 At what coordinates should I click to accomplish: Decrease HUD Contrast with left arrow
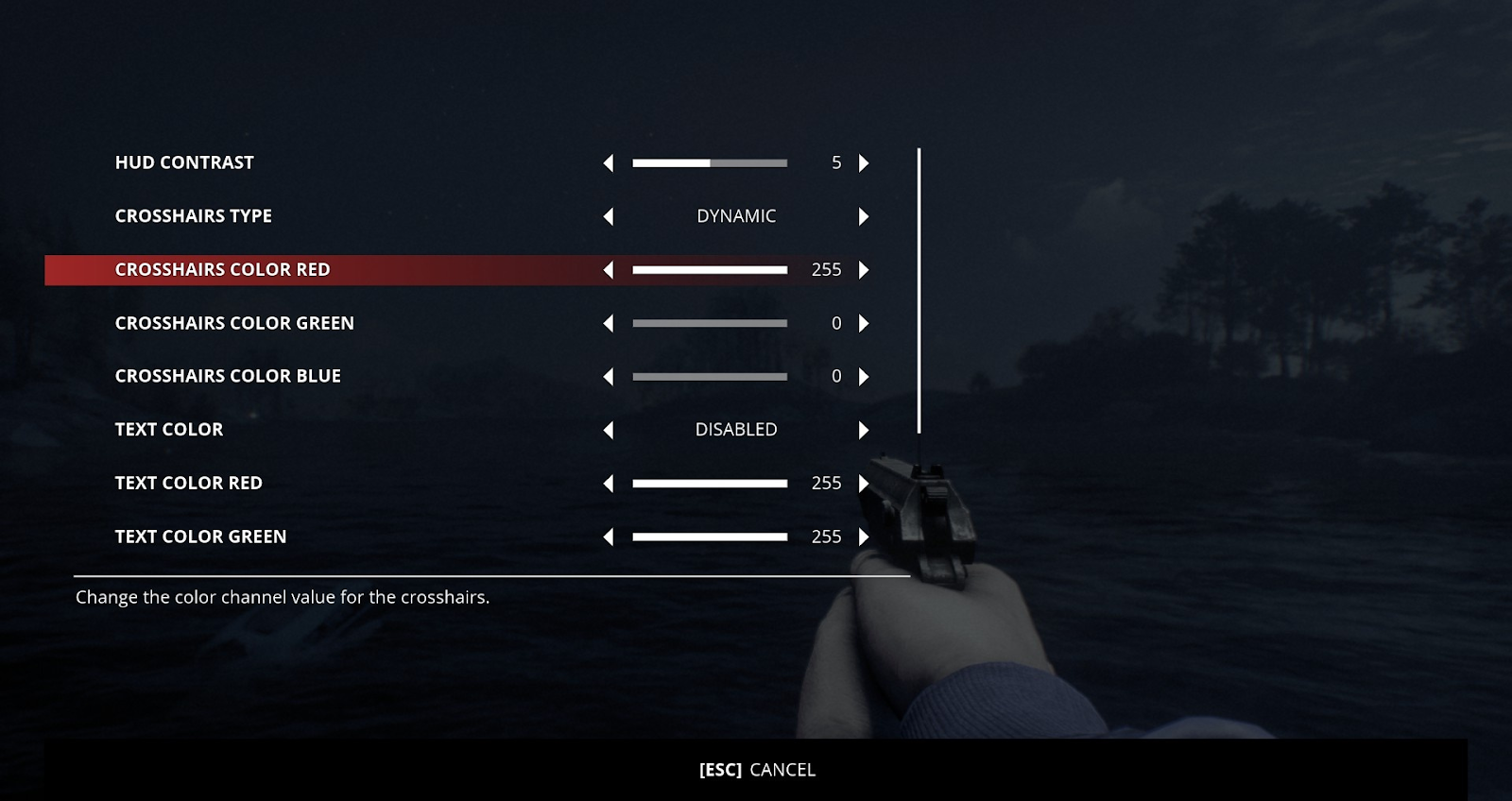(x=609, y=163)
